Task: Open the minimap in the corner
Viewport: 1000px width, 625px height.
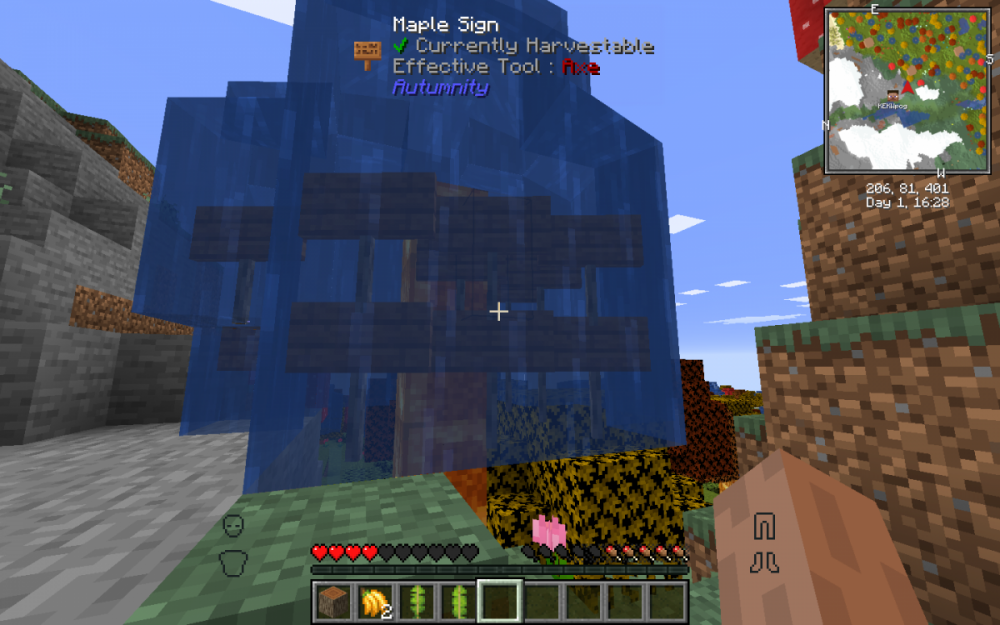Action: click(907, 92)
